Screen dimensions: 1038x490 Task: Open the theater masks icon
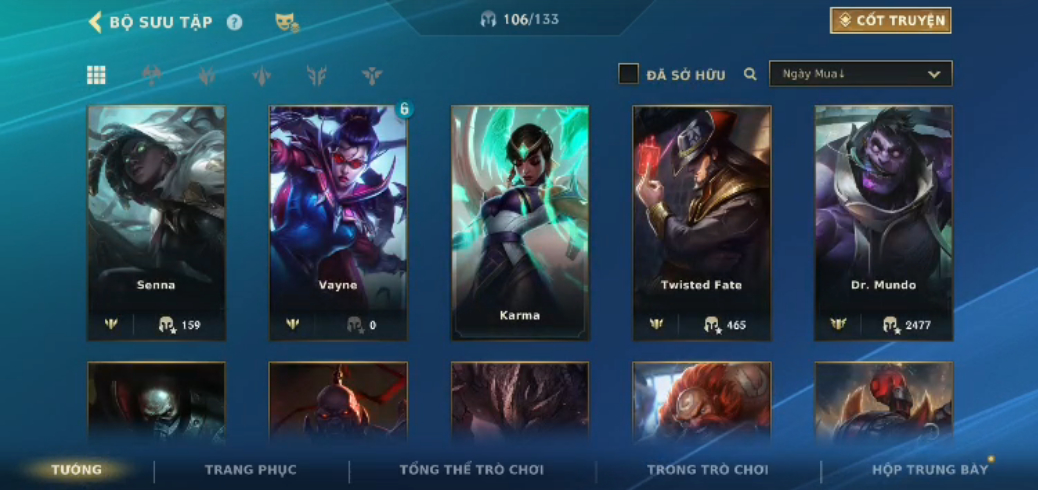coord(286,22)
